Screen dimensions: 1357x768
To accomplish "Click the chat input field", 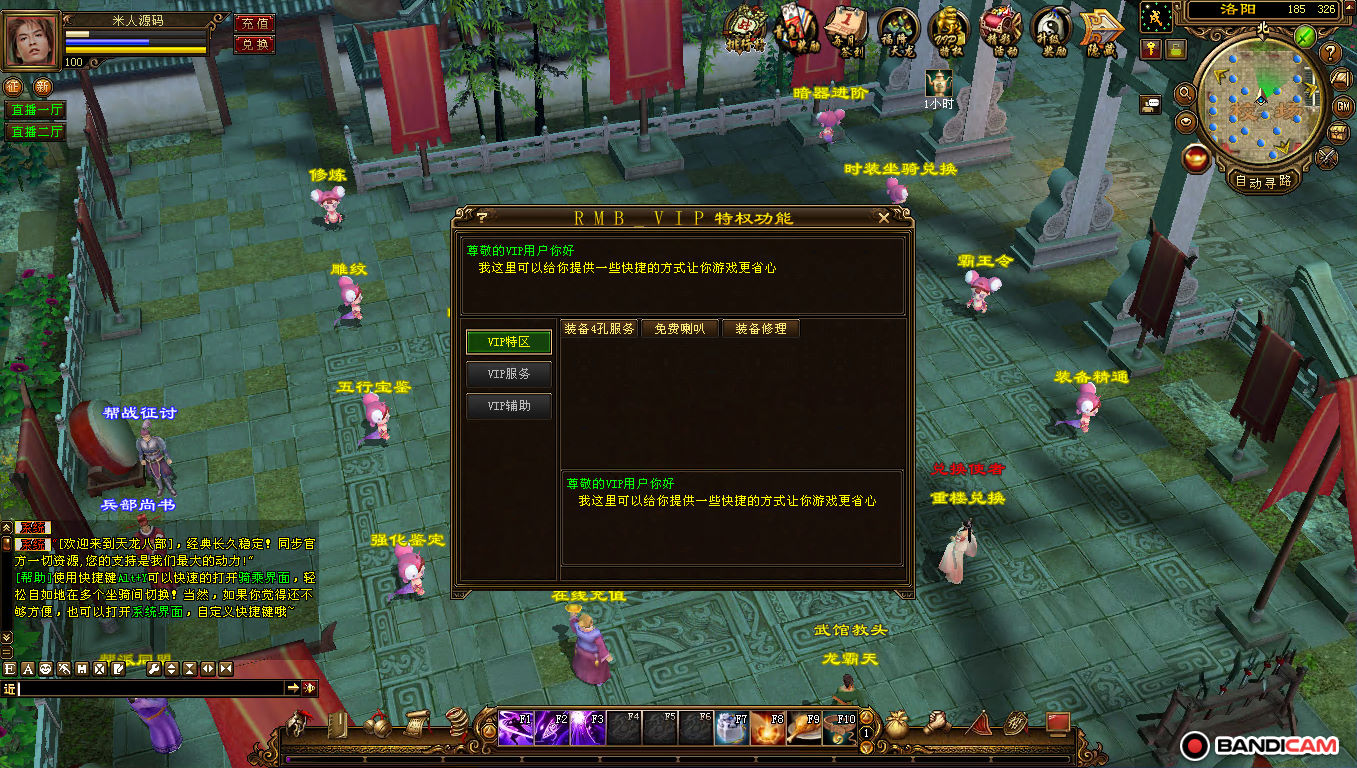I will coord(150,688).
